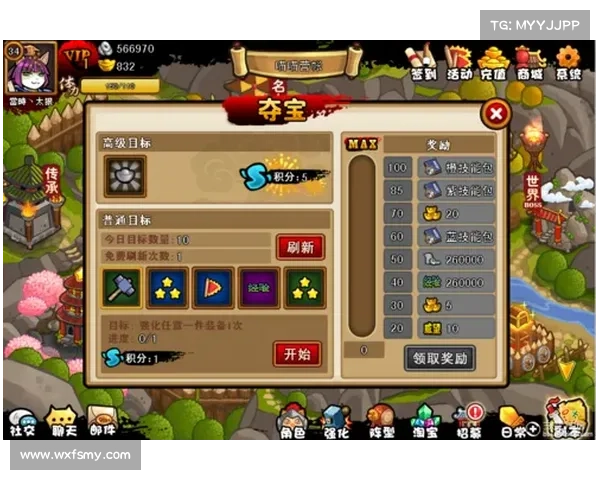600x480 pixels.
Task: Start the task with 开始
Action: tap(297, 353)
